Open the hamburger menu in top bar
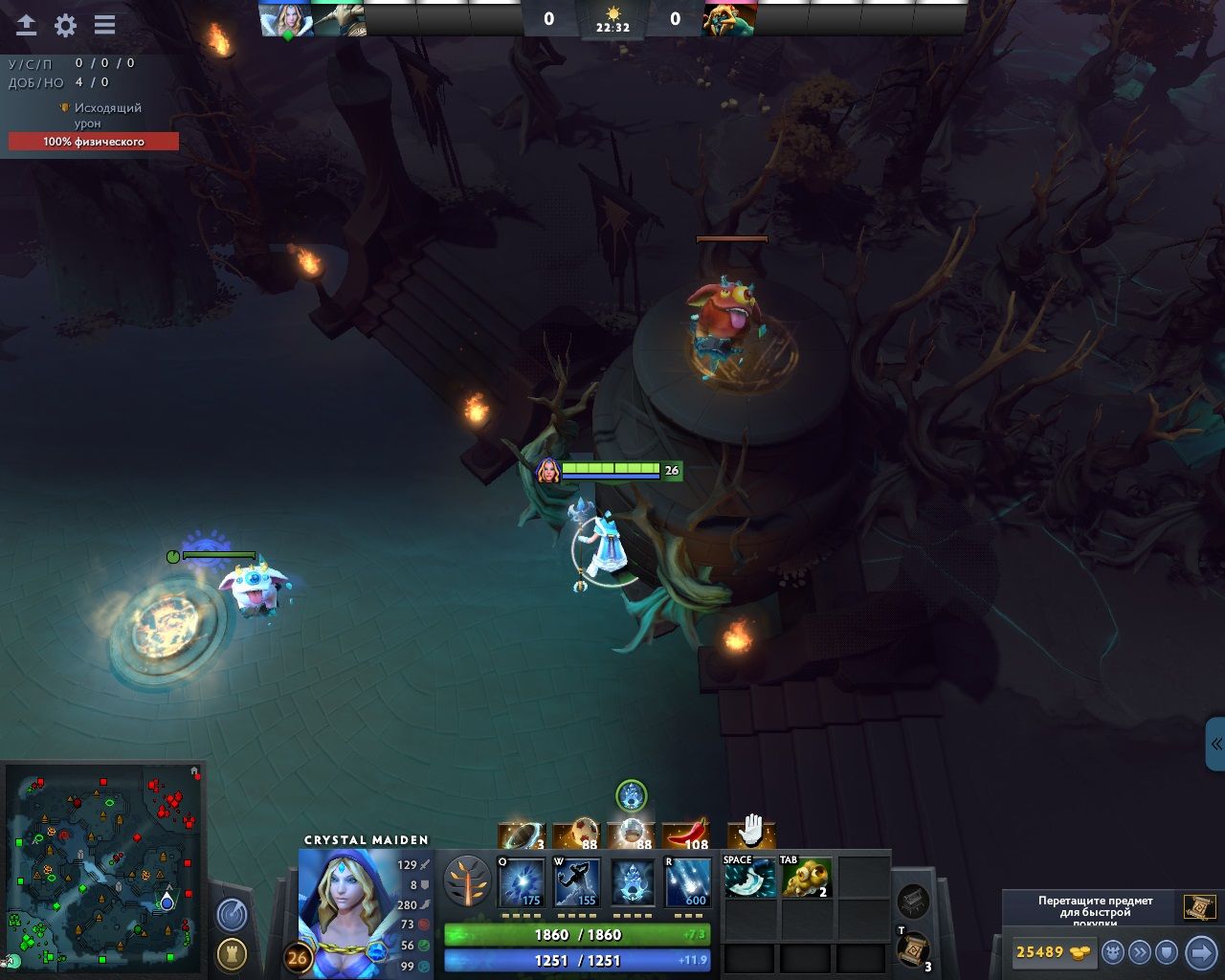This screenshot has width=1225, height=980. coord(104,25)
